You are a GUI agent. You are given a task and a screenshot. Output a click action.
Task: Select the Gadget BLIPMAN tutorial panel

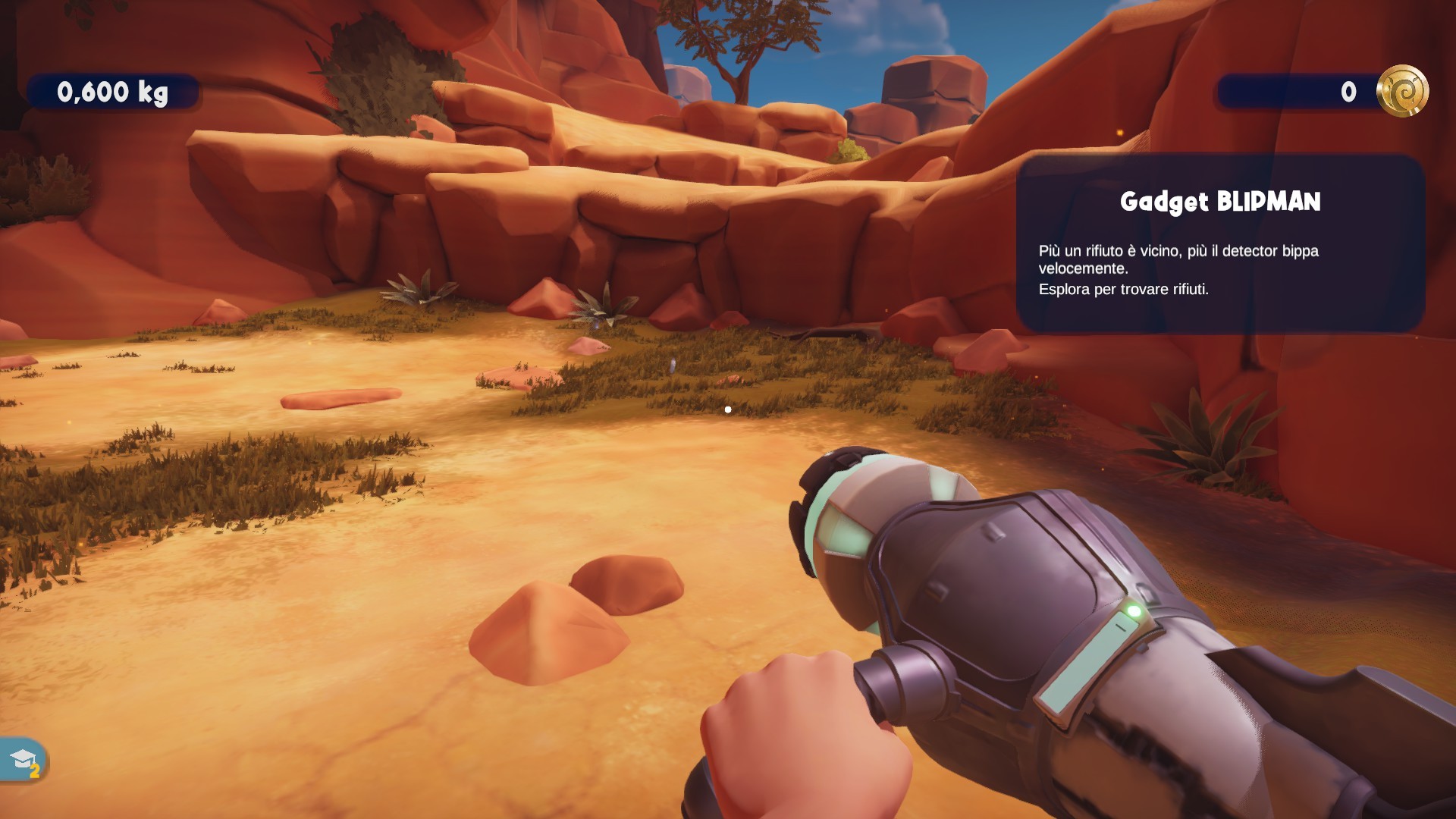click(x=1220, y=243)
